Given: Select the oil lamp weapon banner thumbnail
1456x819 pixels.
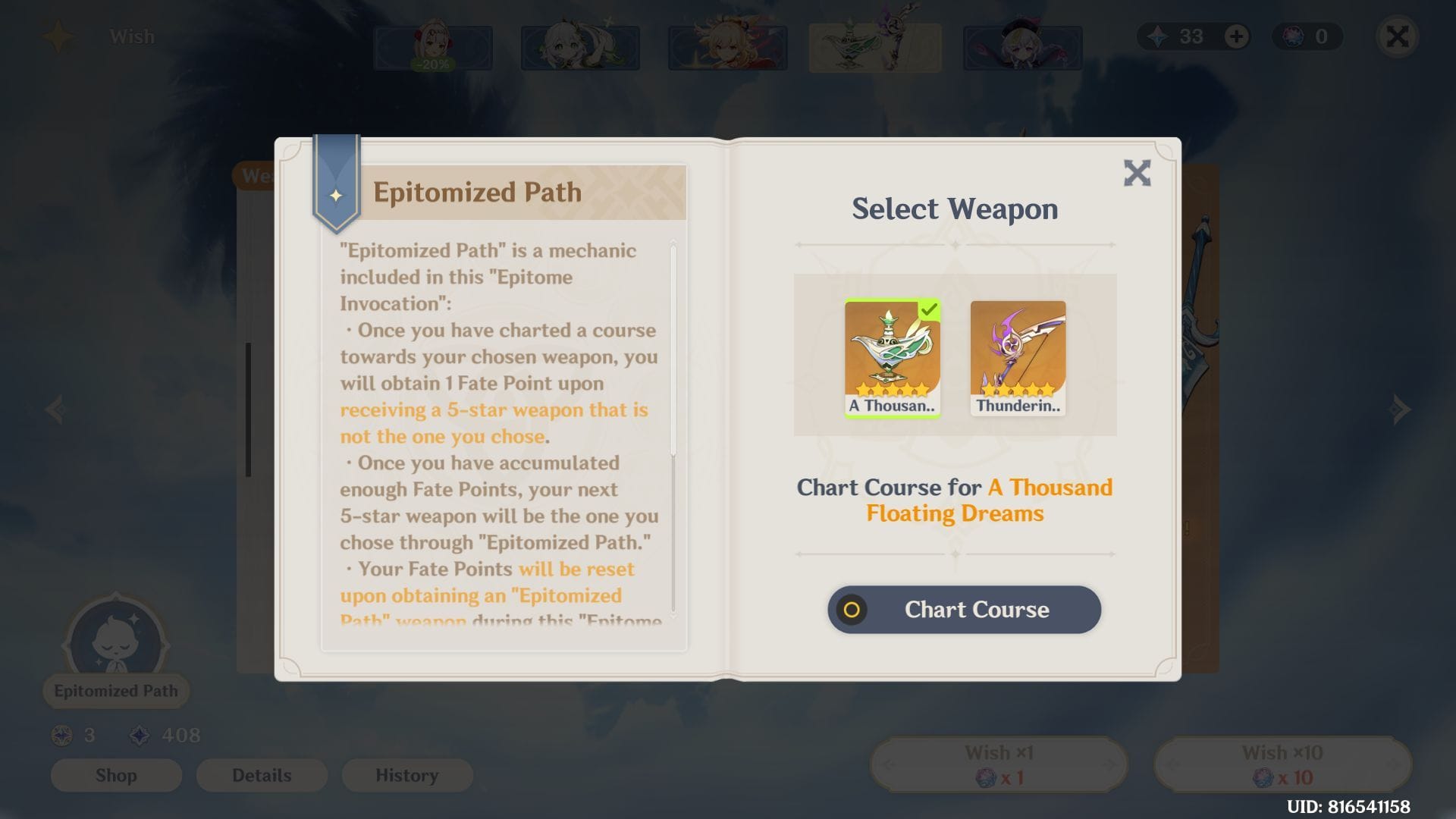Looking at the screenshot, I should coord(874,47).
